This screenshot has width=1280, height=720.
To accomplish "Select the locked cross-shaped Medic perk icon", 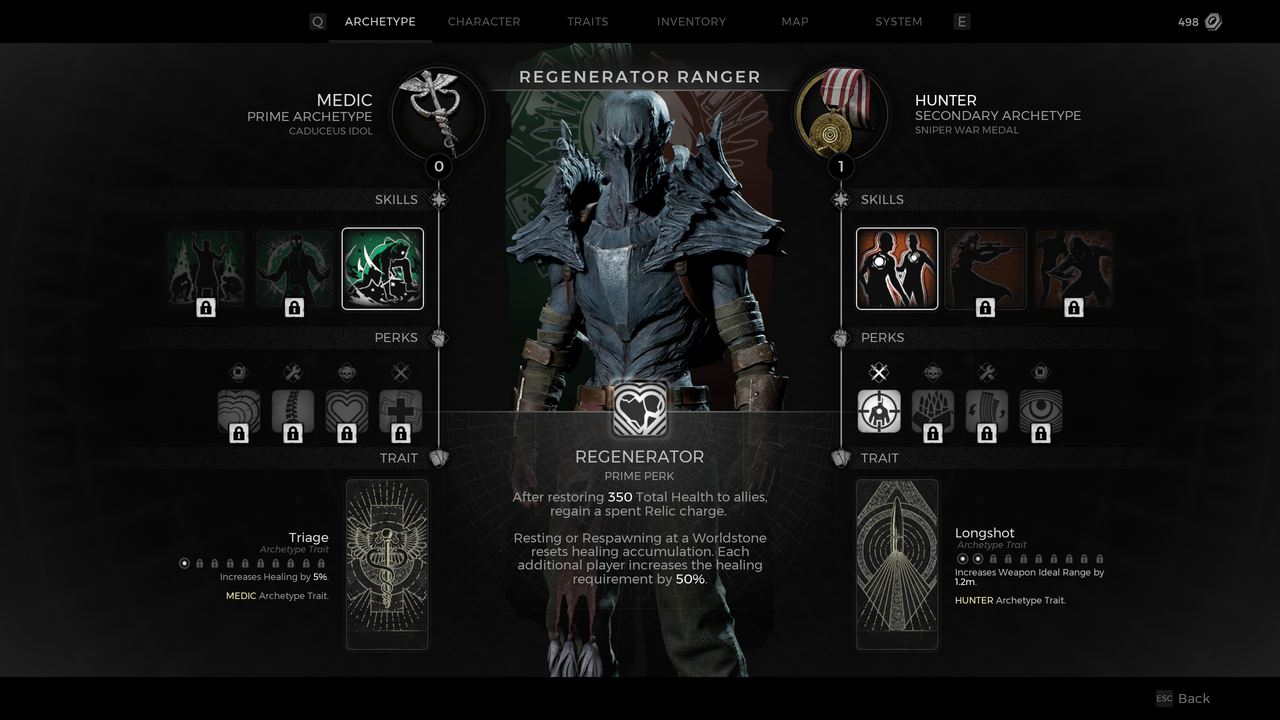I will click(x=400, y=411).
